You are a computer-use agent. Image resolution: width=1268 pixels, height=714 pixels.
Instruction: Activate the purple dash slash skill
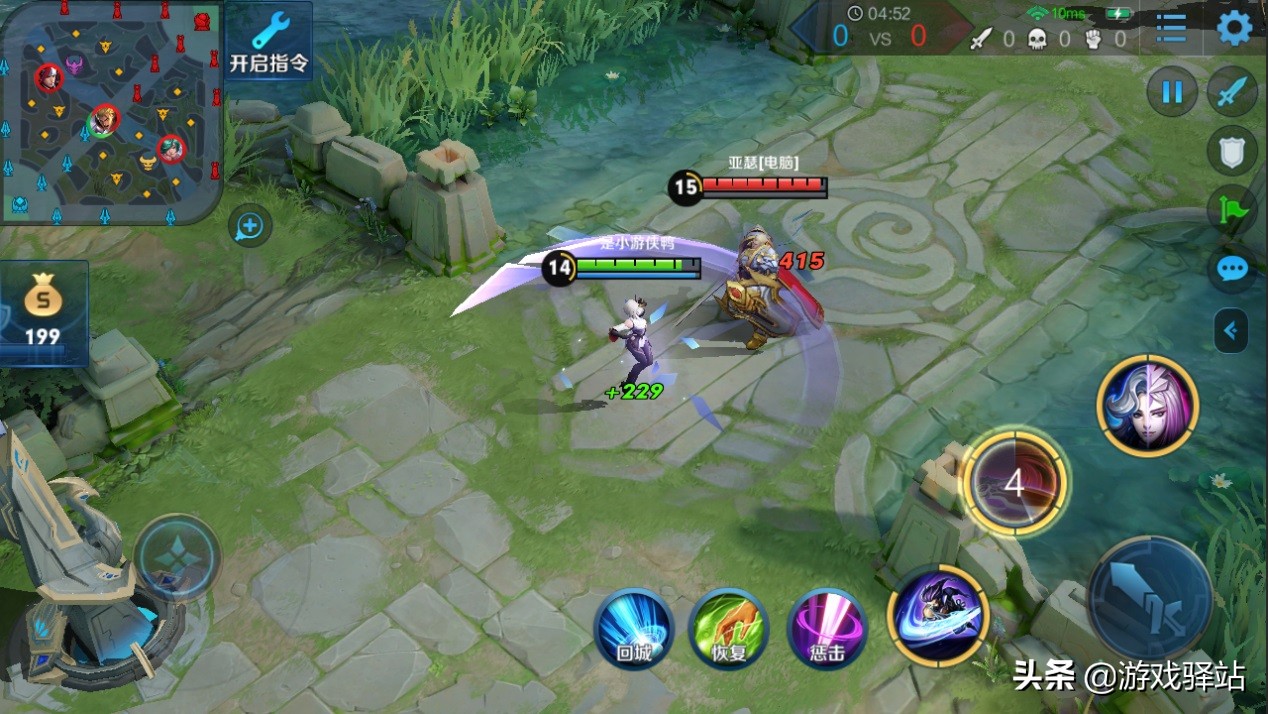(x=938, y=615)
